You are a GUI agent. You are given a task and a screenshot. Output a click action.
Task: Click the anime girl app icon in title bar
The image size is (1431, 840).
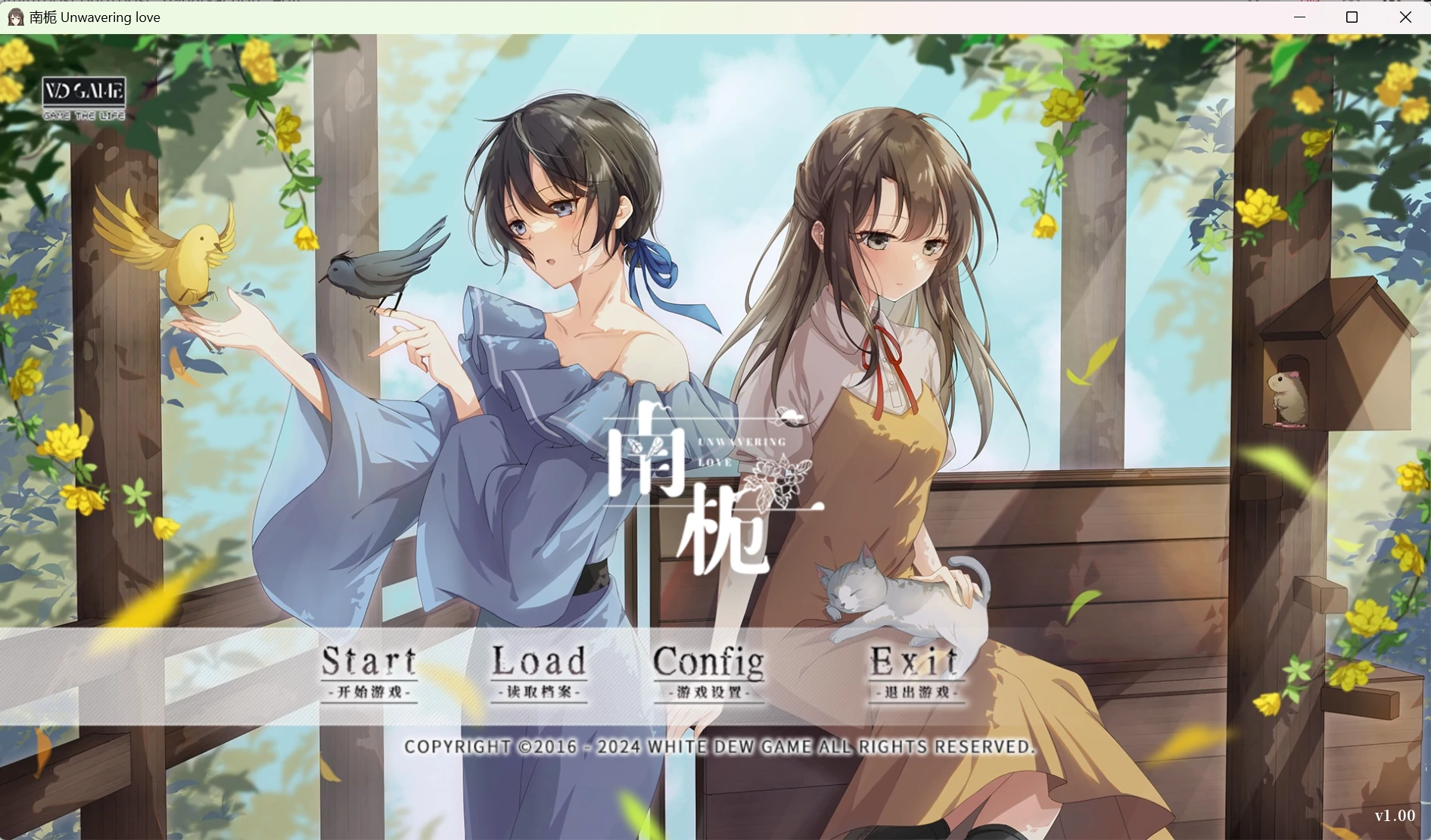click(15, 17)
